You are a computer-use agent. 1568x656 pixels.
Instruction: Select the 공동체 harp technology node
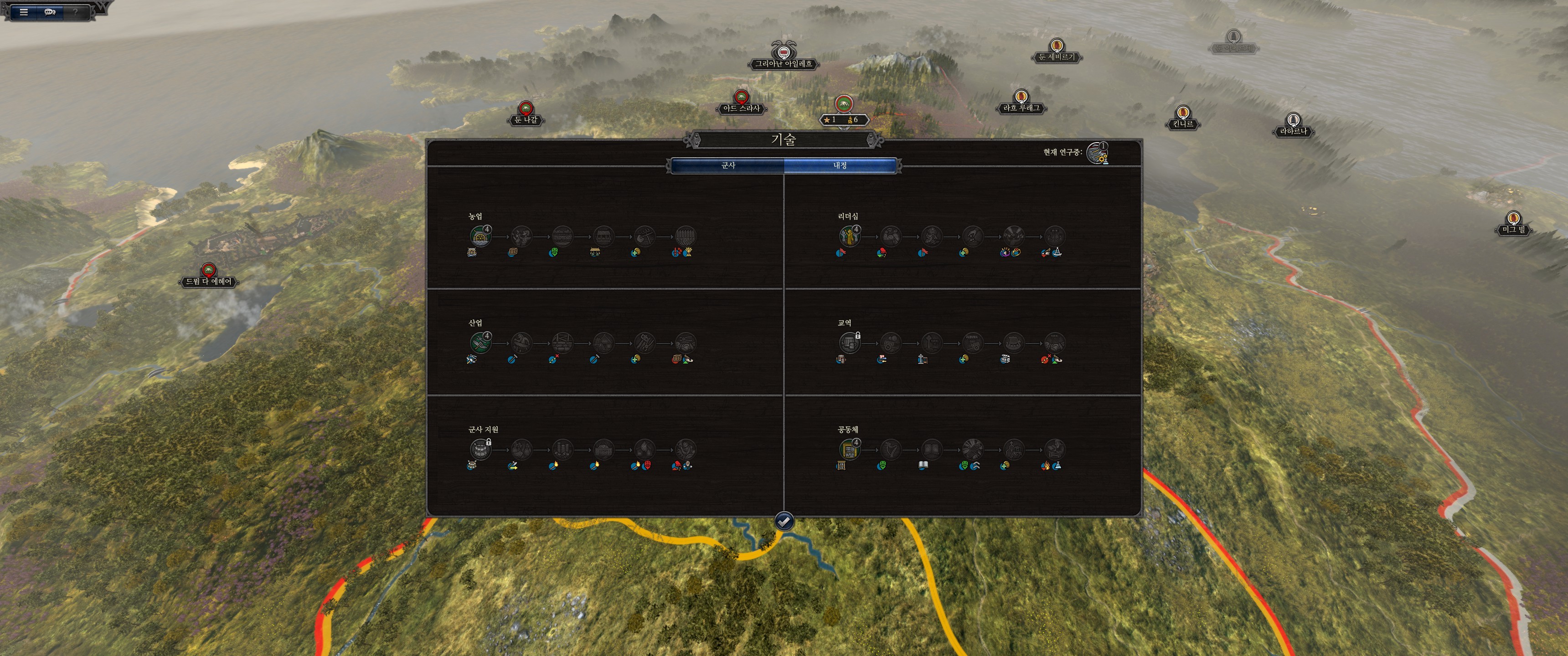point(891,450)
